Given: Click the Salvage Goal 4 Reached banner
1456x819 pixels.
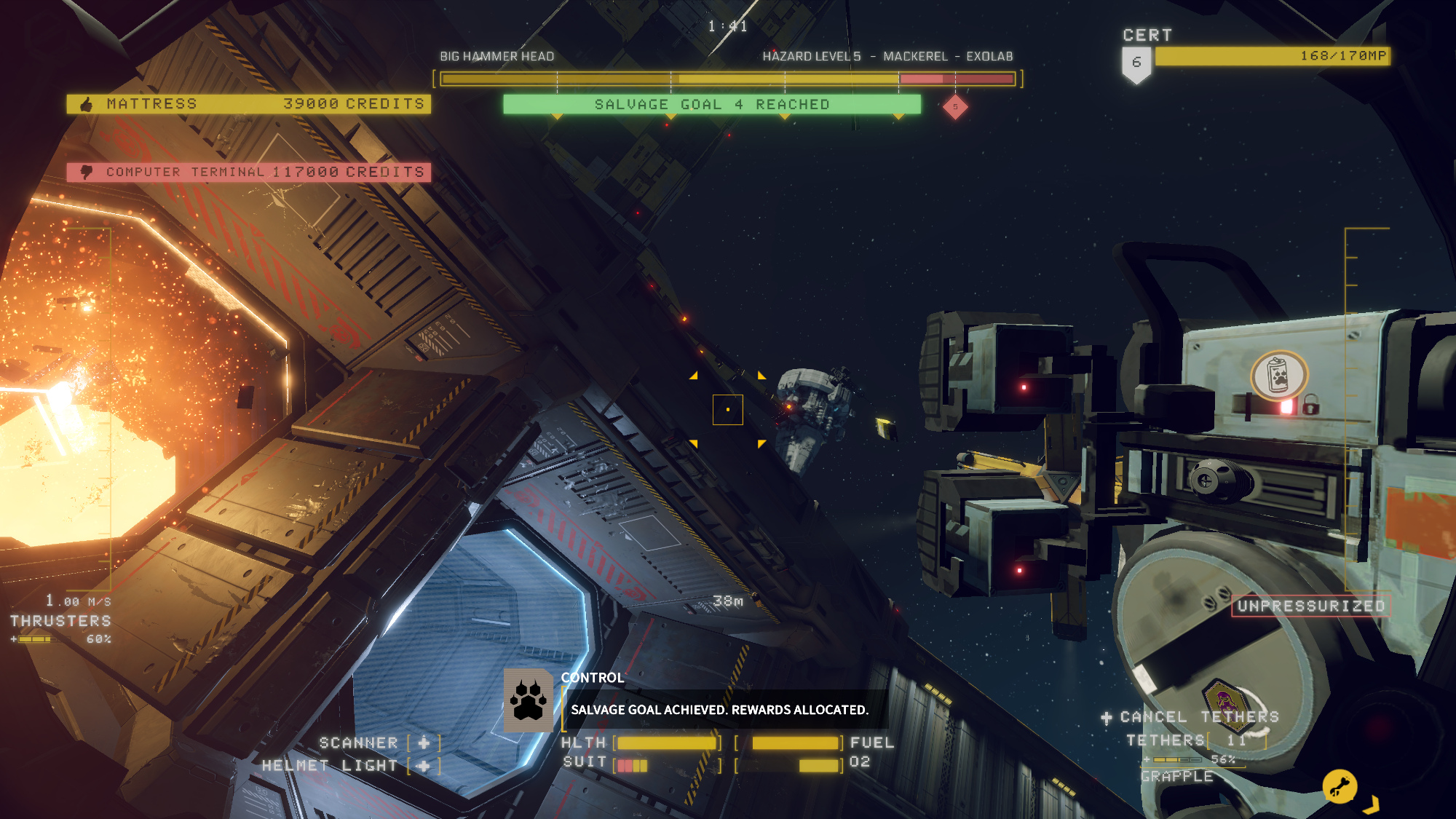Looking at the screenshot, I should point(711,105).
